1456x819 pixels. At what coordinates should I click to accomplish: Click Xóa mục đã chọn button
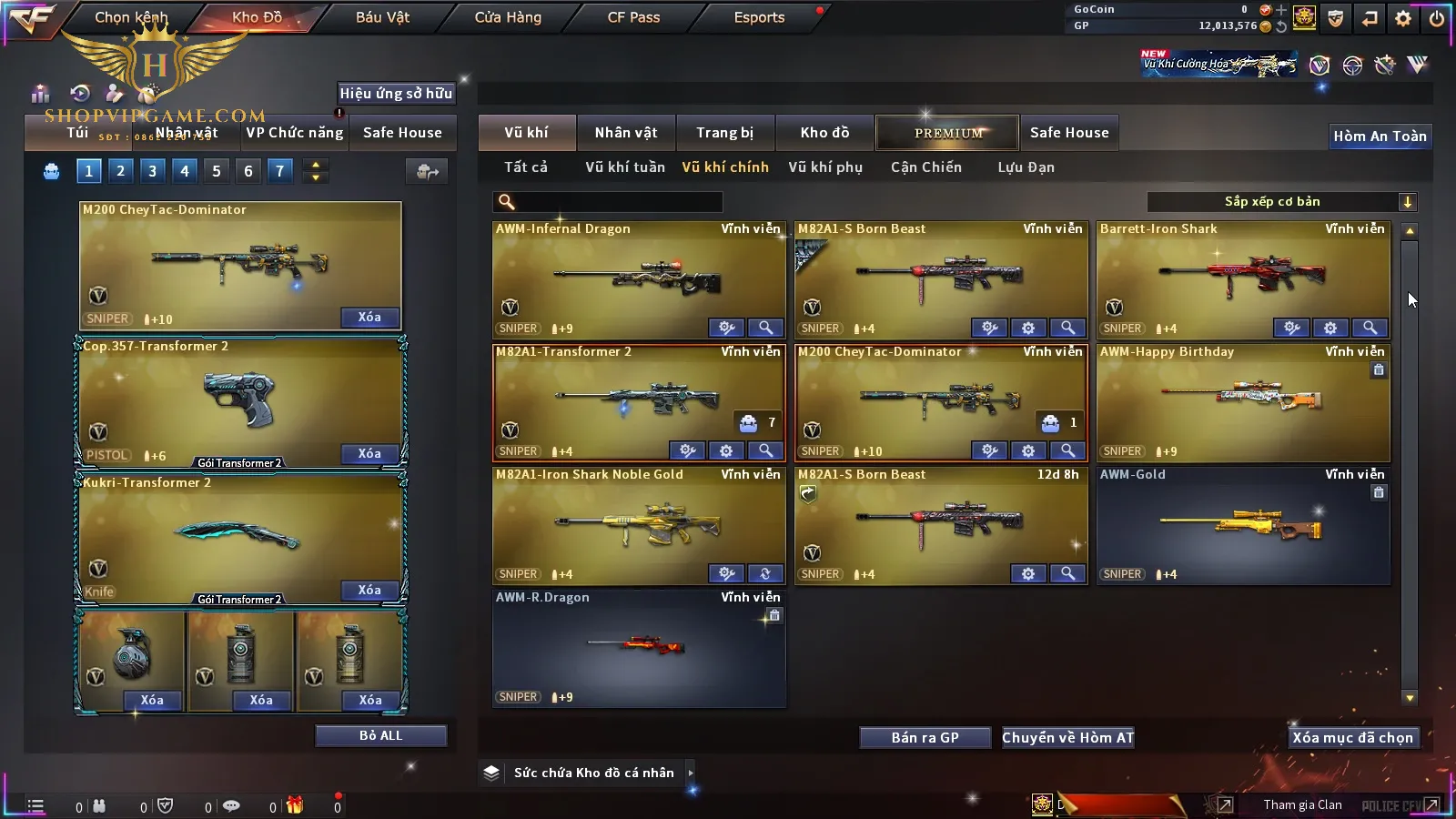point(1352,738)
